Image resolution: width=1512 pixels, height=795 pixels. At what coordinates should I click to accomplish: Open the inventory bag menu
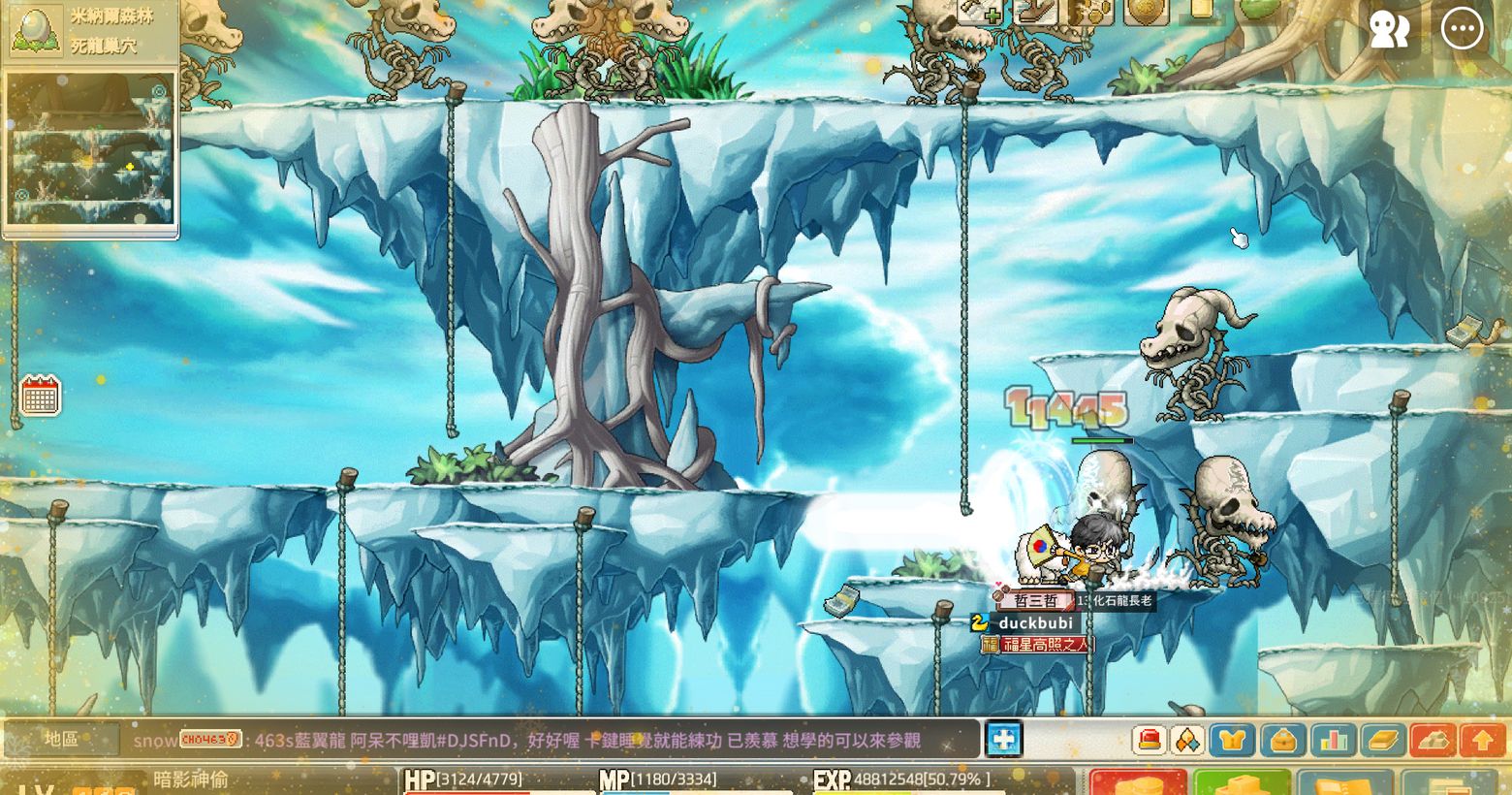tap(1283, 741)
